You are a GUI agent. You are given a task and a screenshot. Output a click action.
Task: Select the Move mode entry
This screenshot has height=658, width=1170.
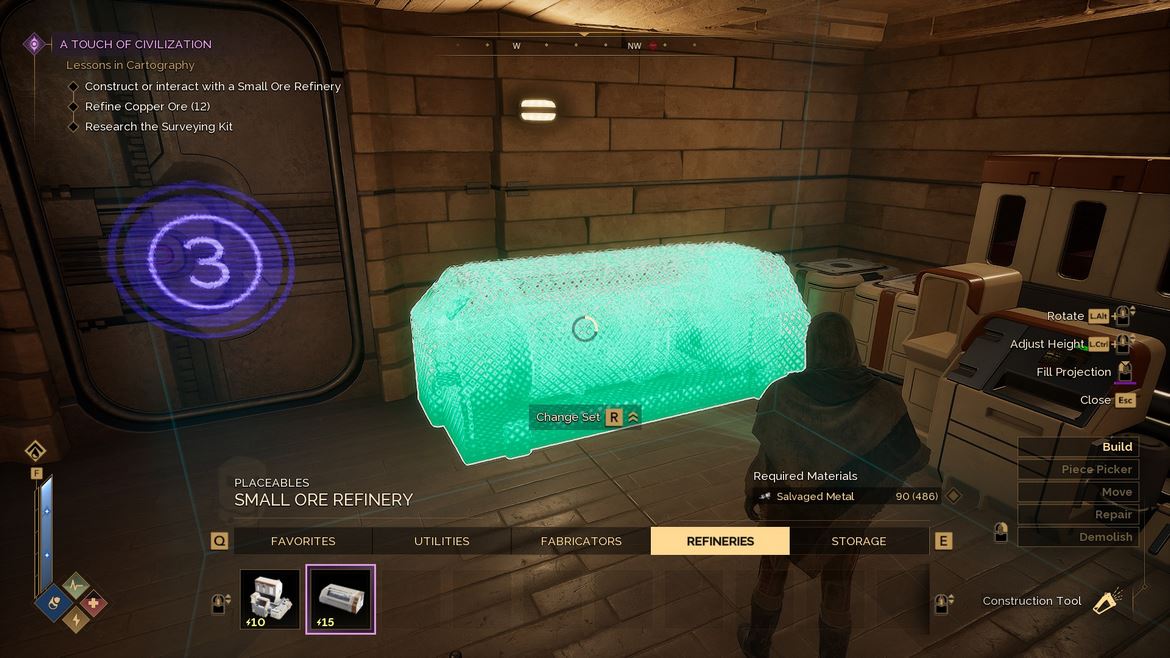pos(1077,492)
